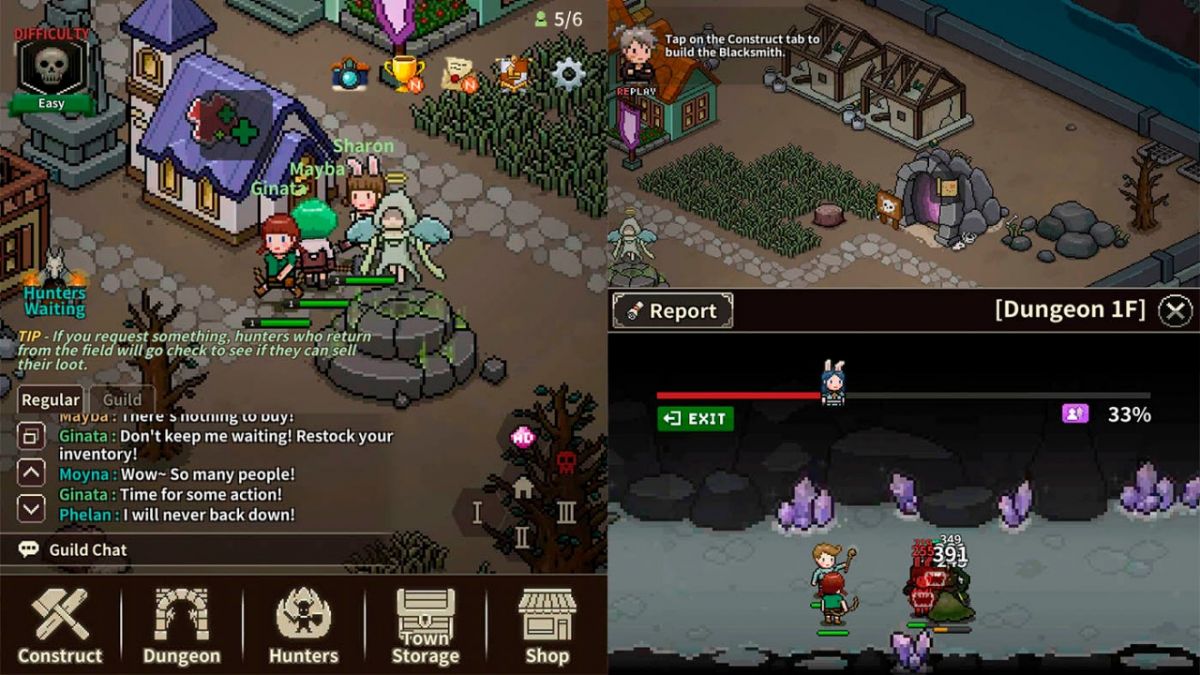Expand the chat window with the square icon
This screenshot has width=1200, height=675.
click(x=32, y=436)
